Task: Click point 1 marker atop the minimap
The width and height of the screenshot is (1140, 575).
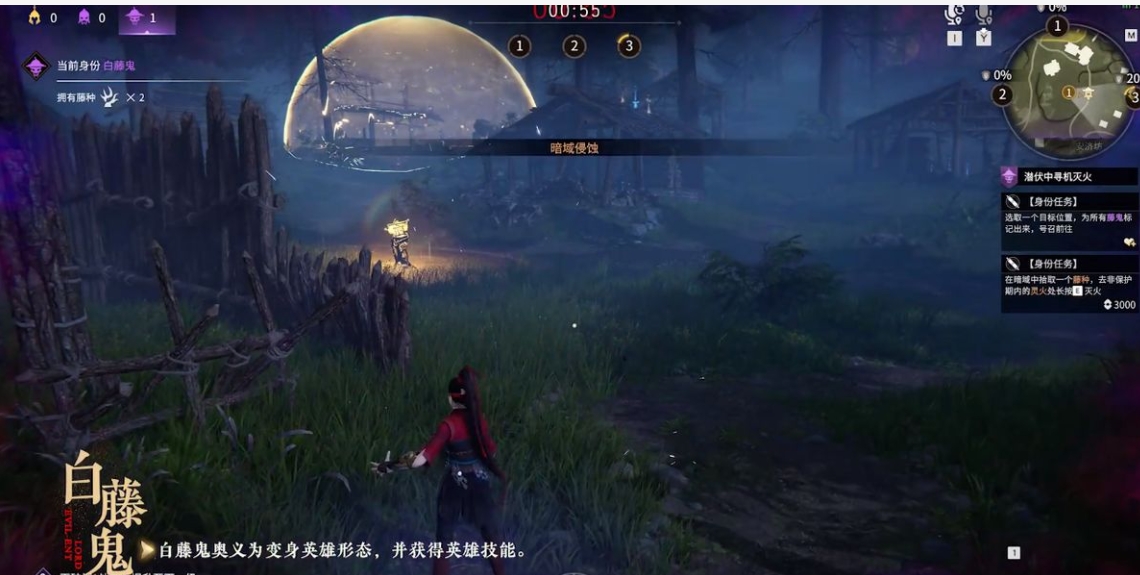Action: point(1057,26)
